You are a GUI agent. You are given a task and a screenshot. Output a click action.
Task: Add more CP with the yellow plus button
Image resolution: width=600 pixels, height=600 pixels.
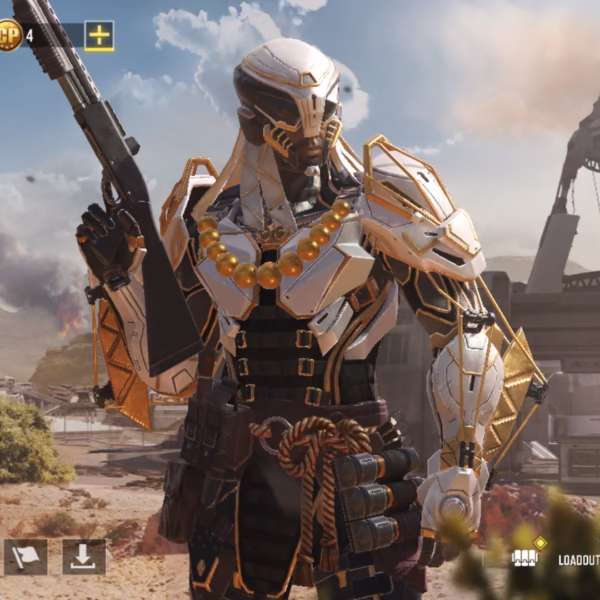[99, 36]
